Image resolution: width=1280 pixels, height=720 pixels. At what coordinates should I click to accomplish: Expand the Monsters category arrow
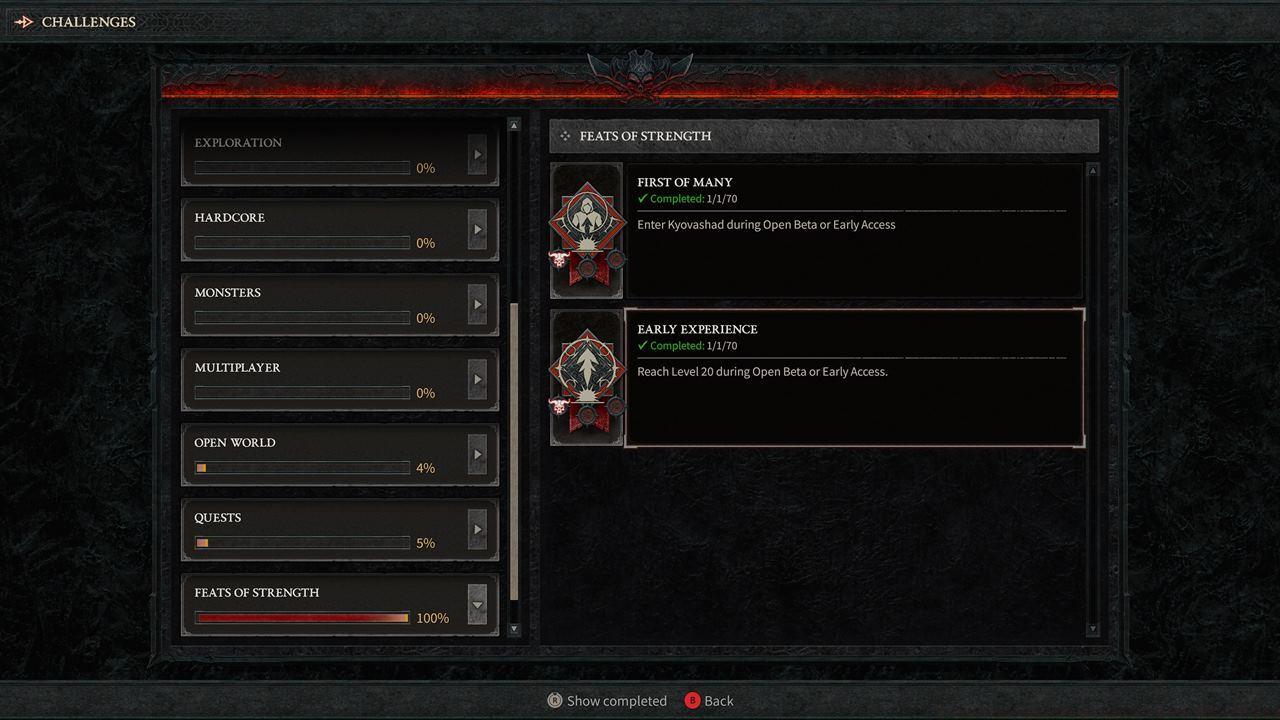[x=477, y=304]
